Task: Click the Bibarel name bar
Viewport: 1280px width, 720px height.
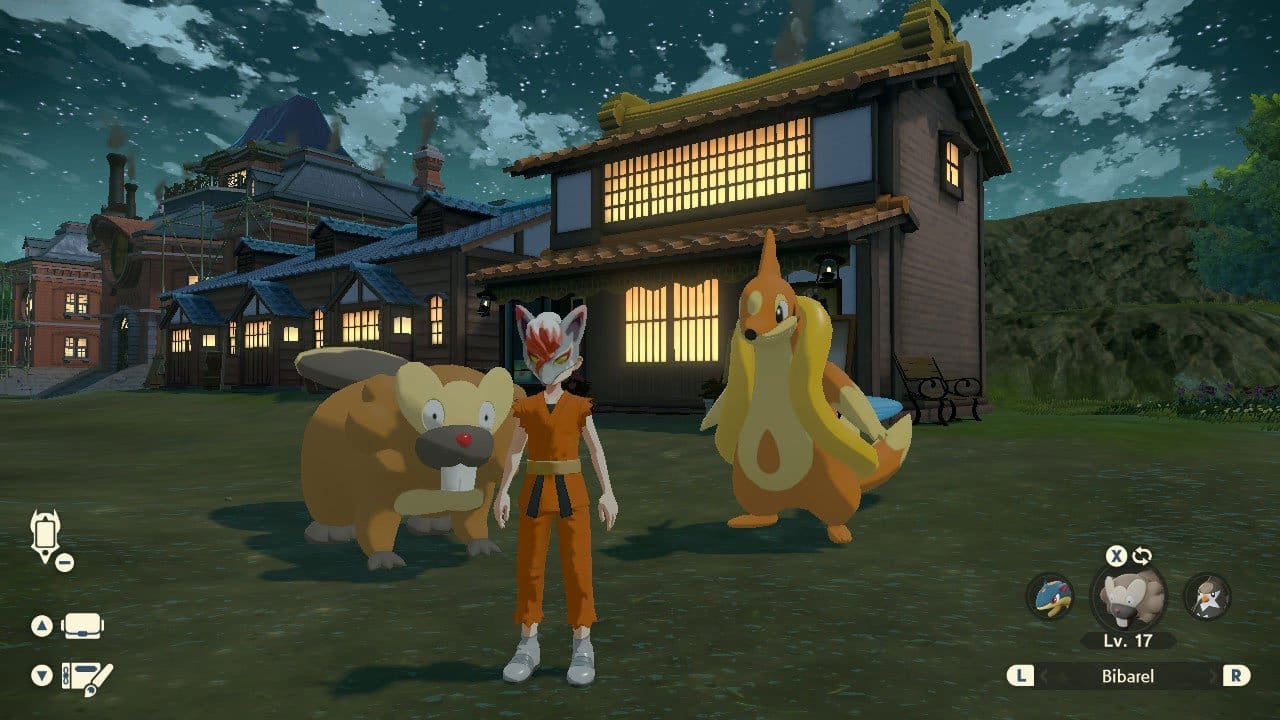Action: click(1128, 676)
